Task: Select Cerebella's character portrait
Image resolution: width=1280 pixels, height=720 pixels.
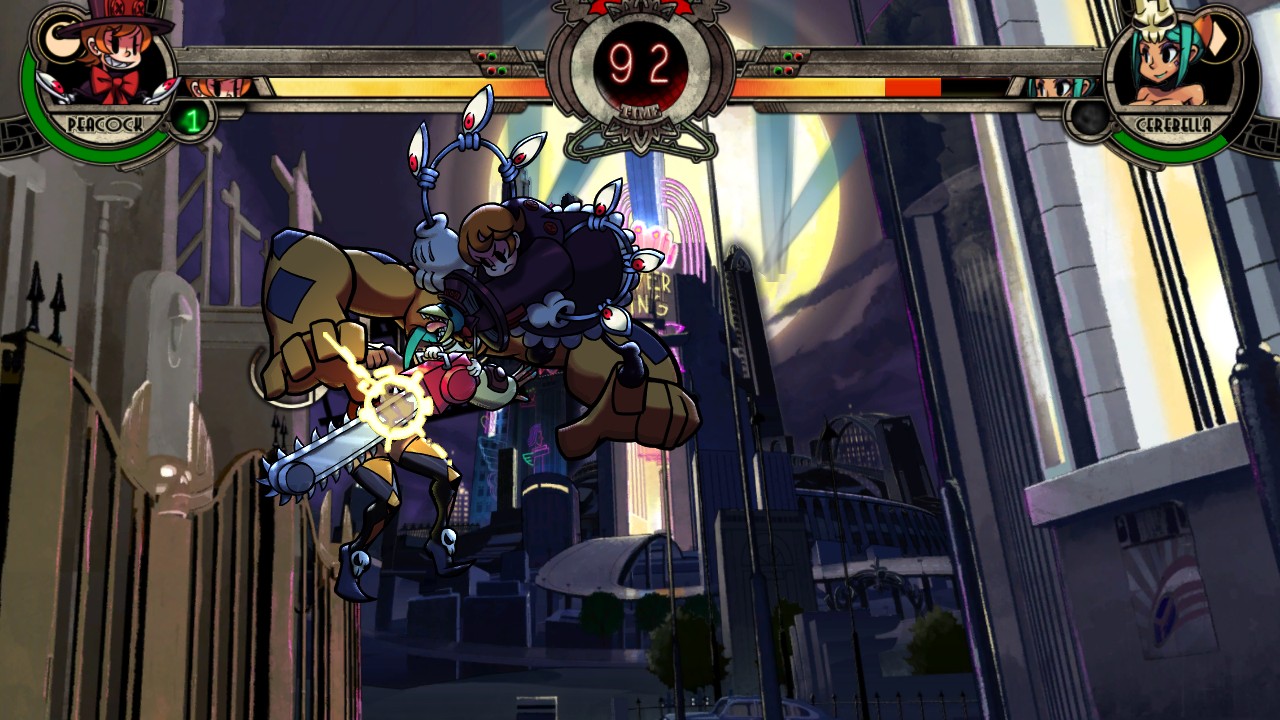Action: coord(1170,68)
